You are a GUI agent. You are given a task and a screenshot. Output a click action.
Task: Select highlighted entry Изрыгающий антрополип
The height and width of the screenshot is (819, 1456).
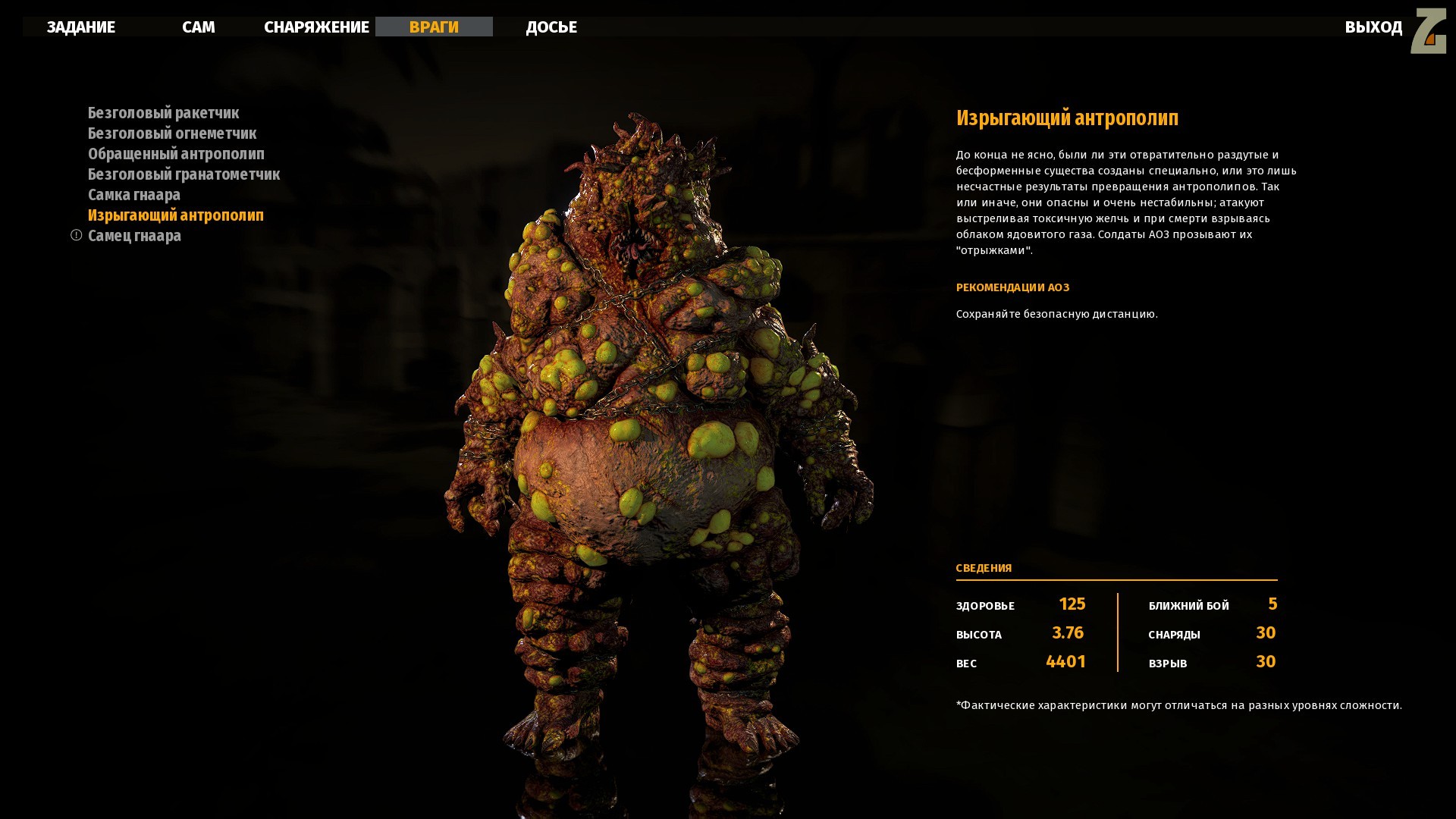[176, 215]
